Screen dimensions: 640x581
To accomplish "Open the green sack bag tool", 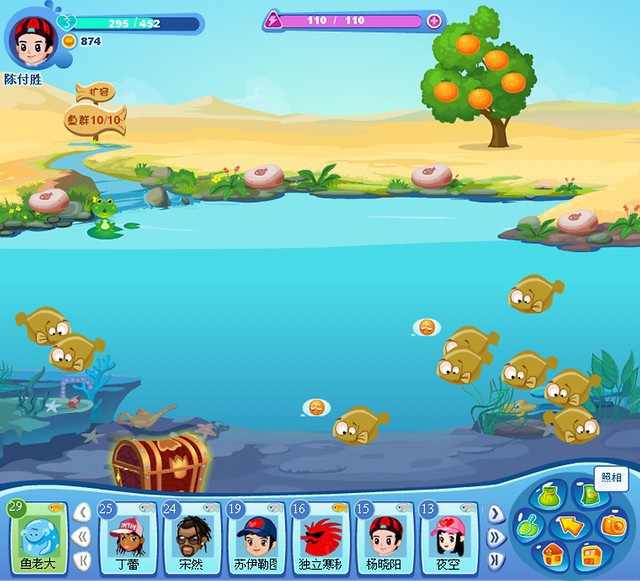I will (549, 497).
